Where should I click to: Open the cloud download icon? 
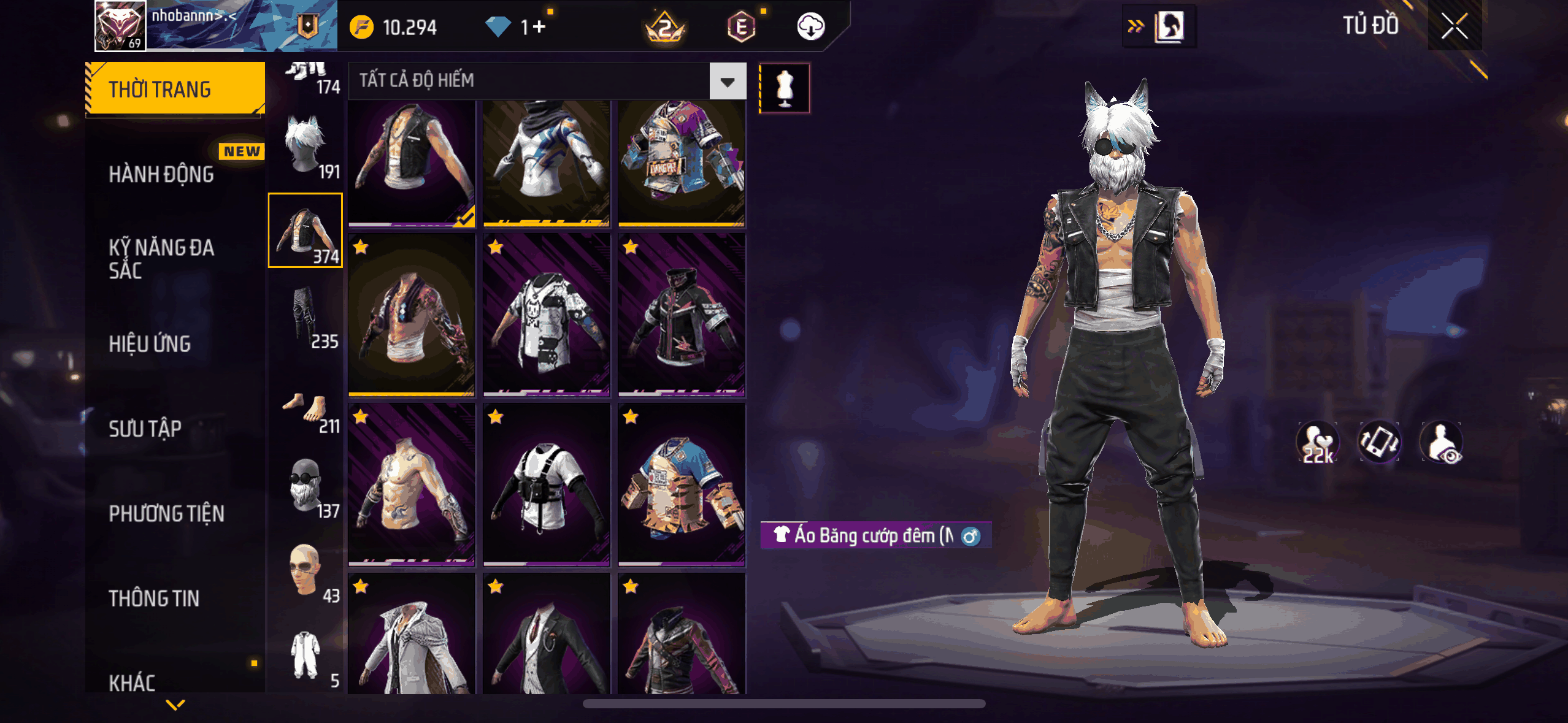(810, 27)
